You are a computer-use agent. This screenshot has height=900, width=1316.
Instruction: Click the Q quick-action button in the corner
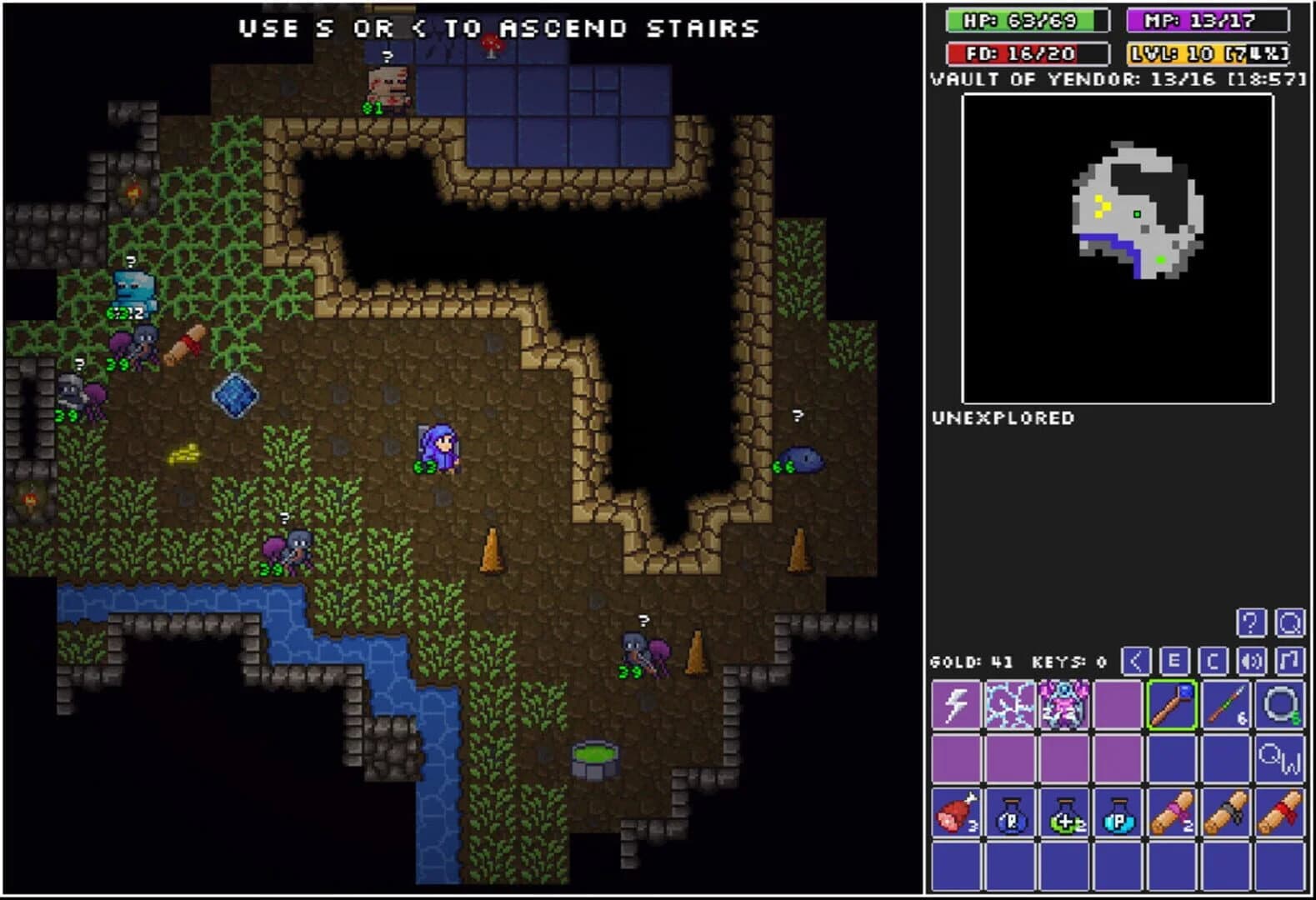click(x=1291, y=622)
